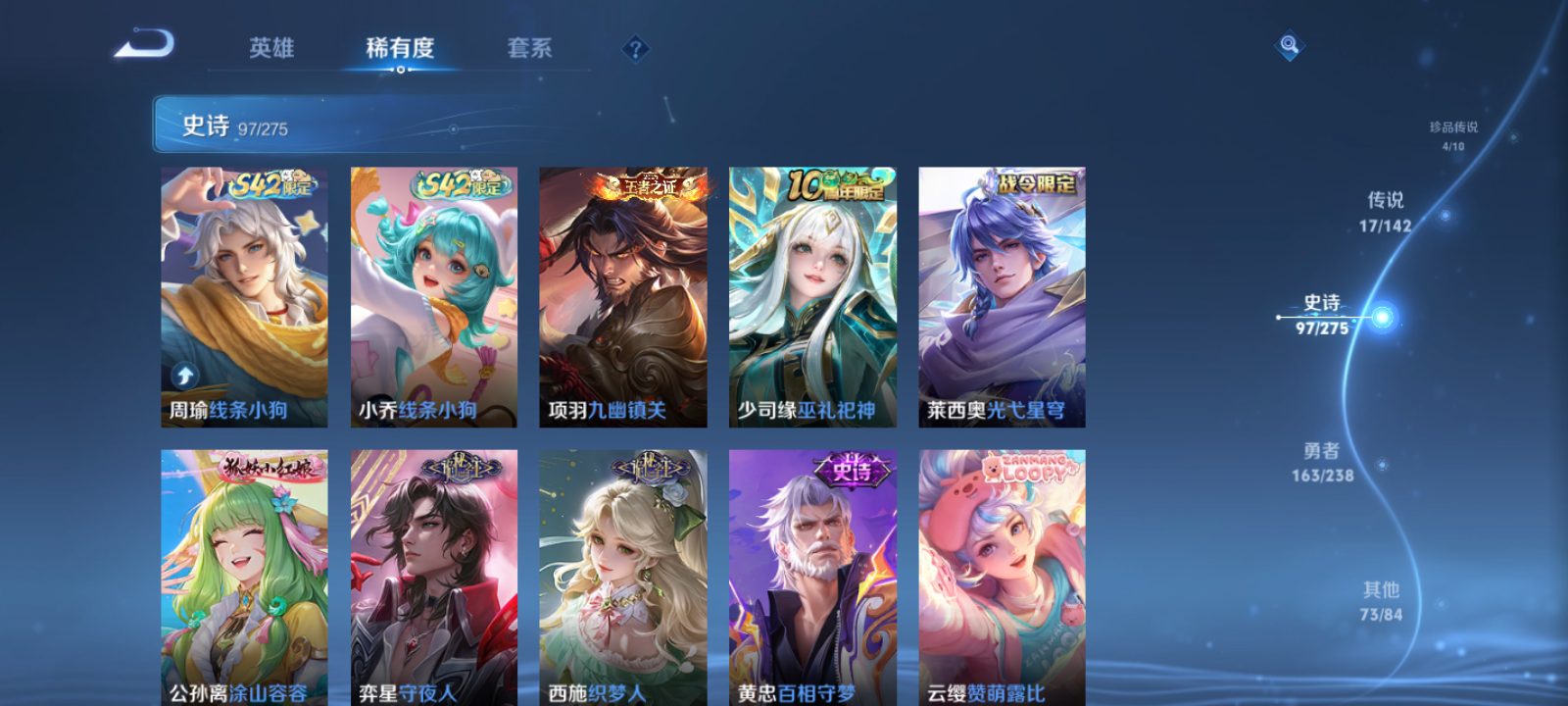Select 其他 73/84 at the sidebar bottom
The width and height of the screenshot is (1568, 706).
[x=1381, y=601]
